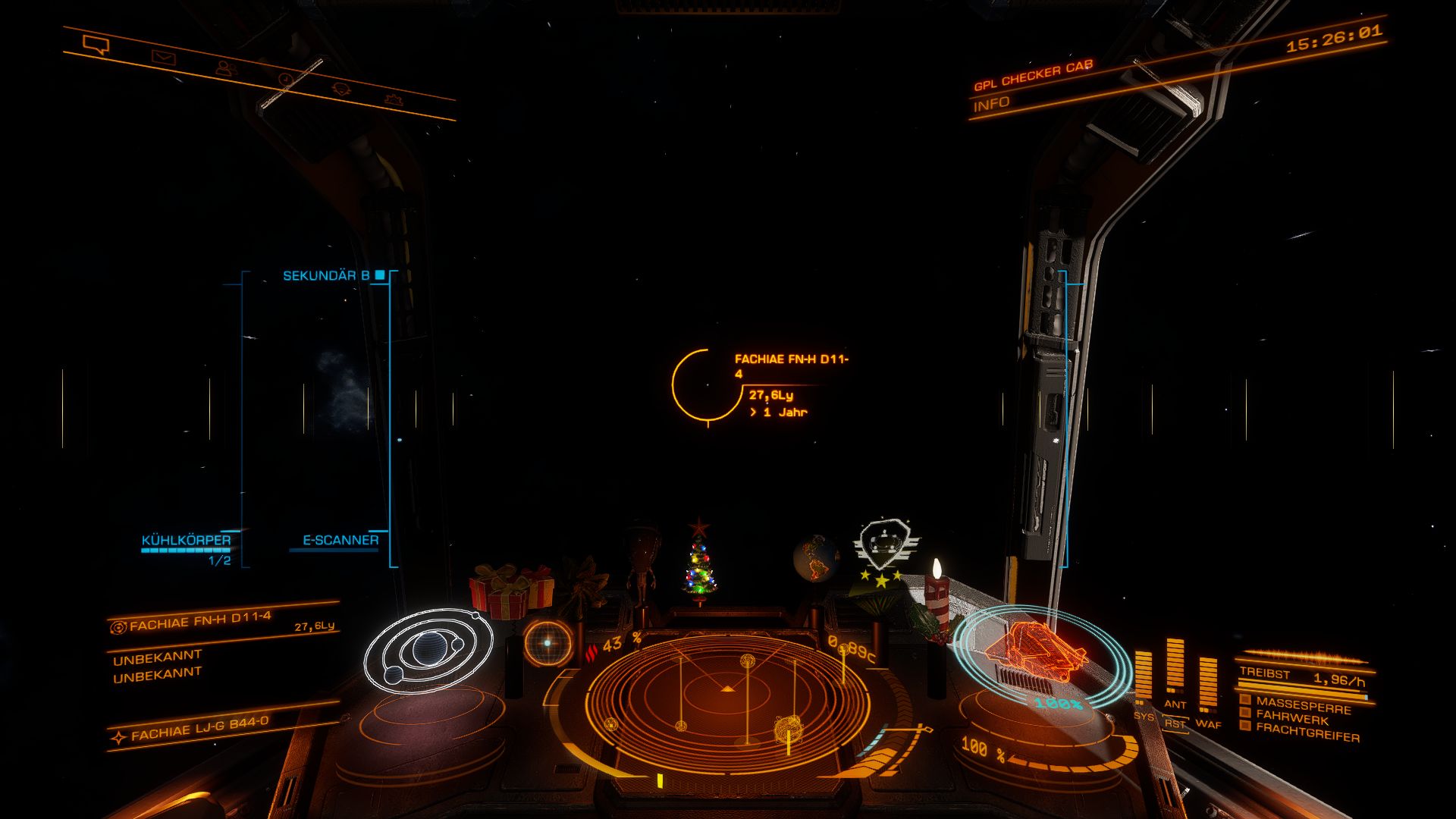Click the RST power reset button
This screenshot has width=1456, height=819.
1175,724
